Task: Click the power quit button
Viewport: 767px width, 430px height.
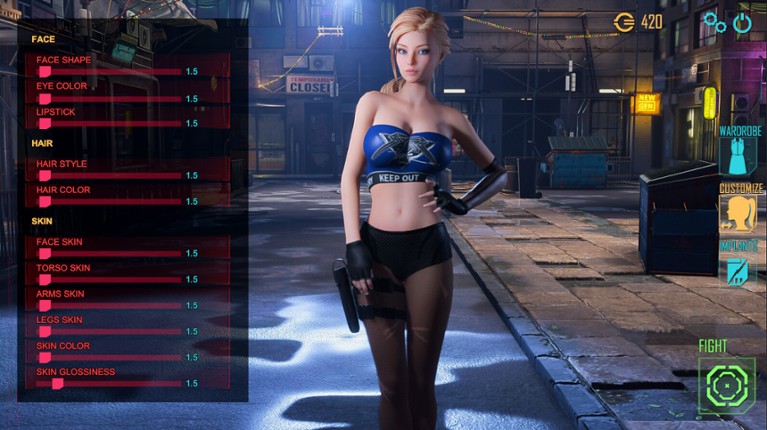Action: coord(742,21)
